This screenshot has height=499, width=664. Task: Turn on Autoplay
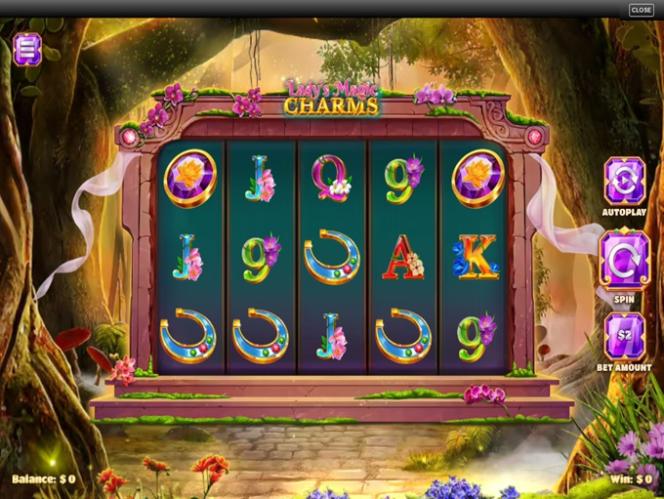tap(625, 181)
